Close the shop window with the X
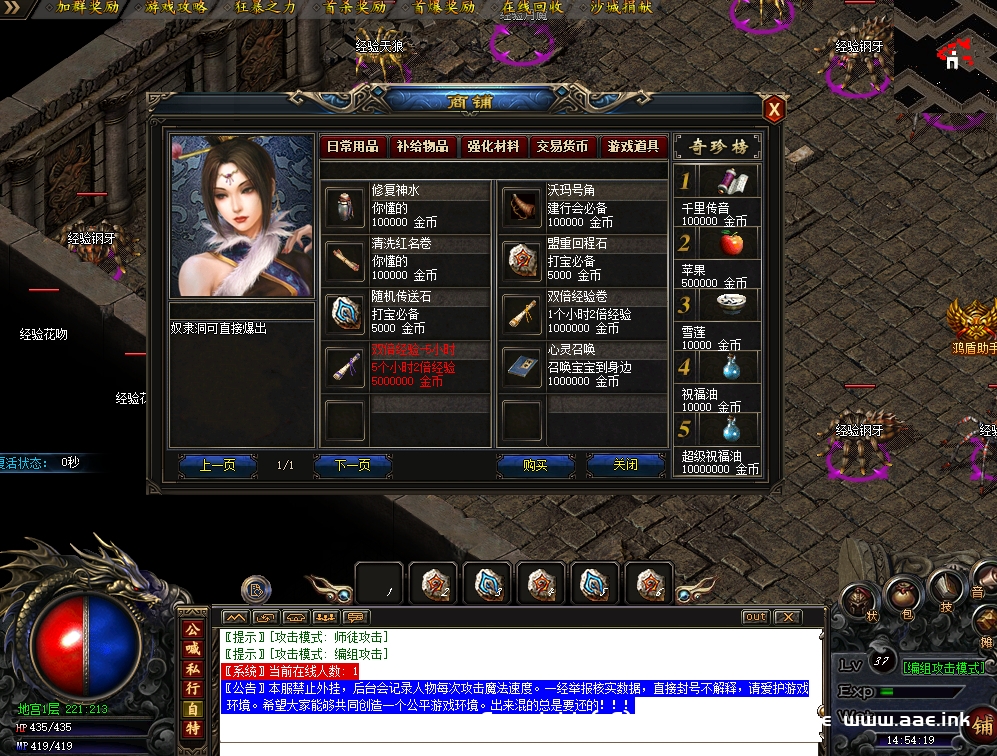Image resolution: width=997 pixels, height=756 pixels. (773, 109)
